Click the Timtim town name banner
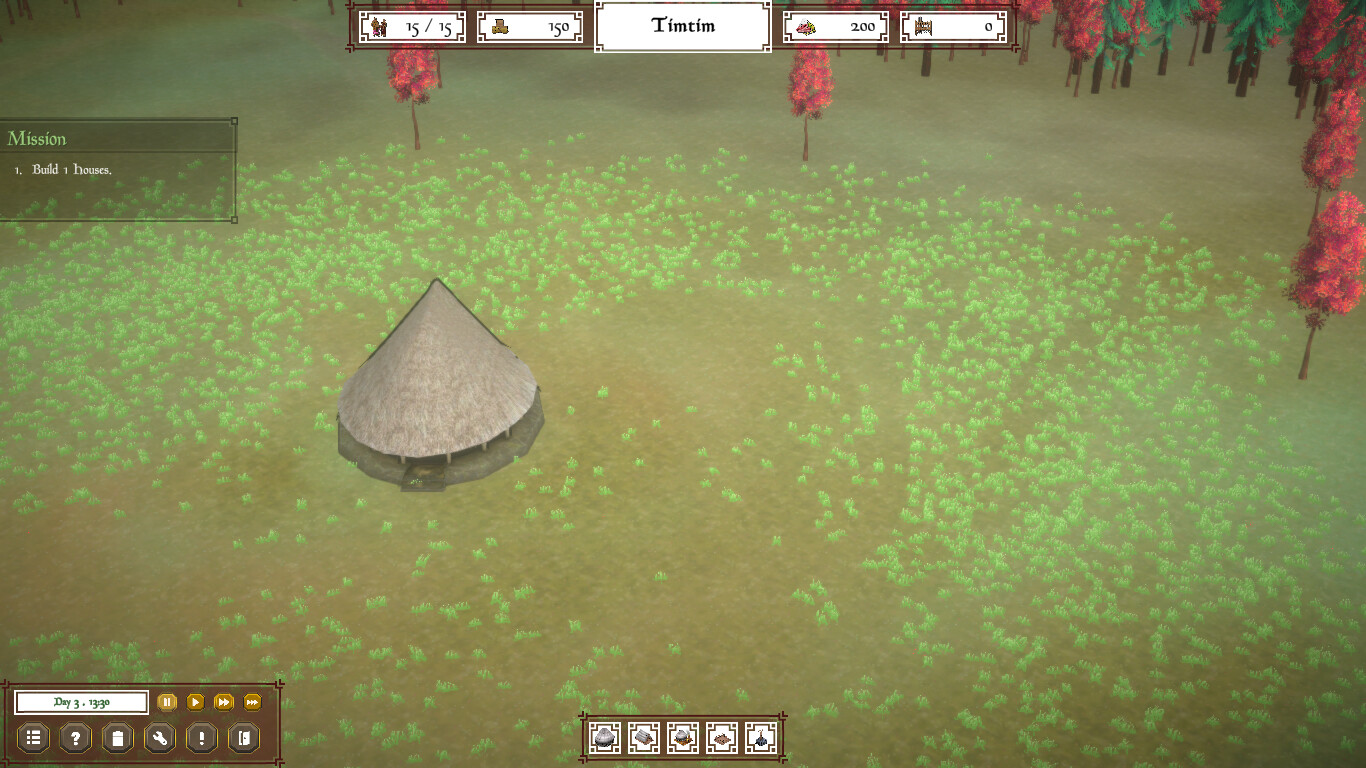 682,26
